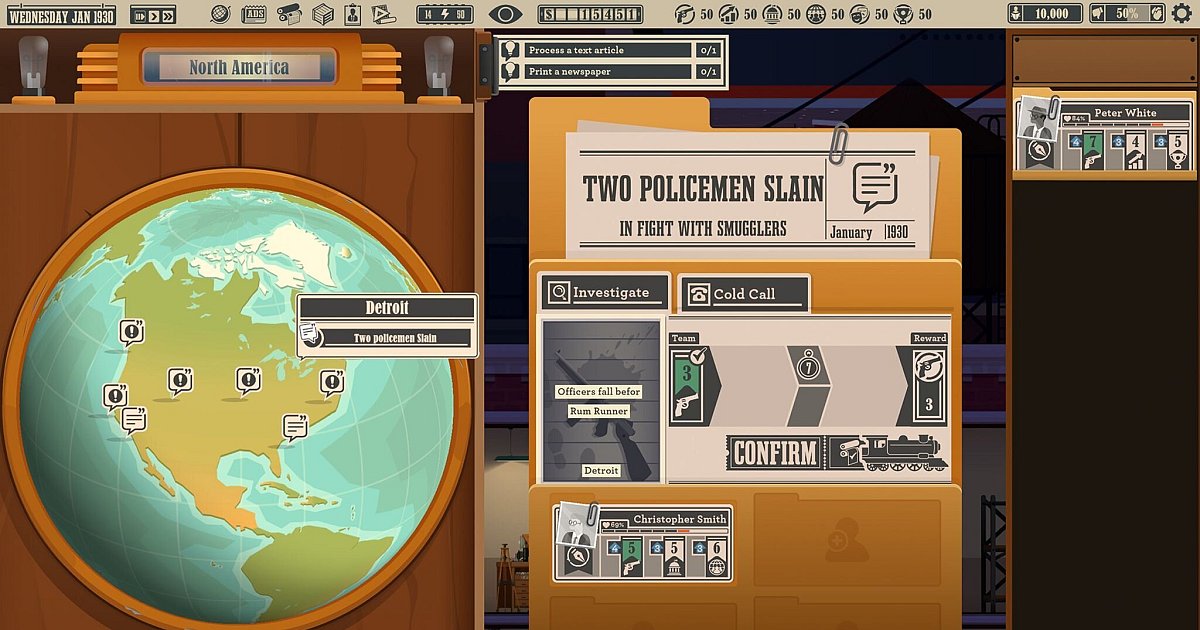The width and height of the screenshot is (1200, 630).
Task: Select Peter White's employee card
Action: pyautogui.click(x=1104, y=136)
